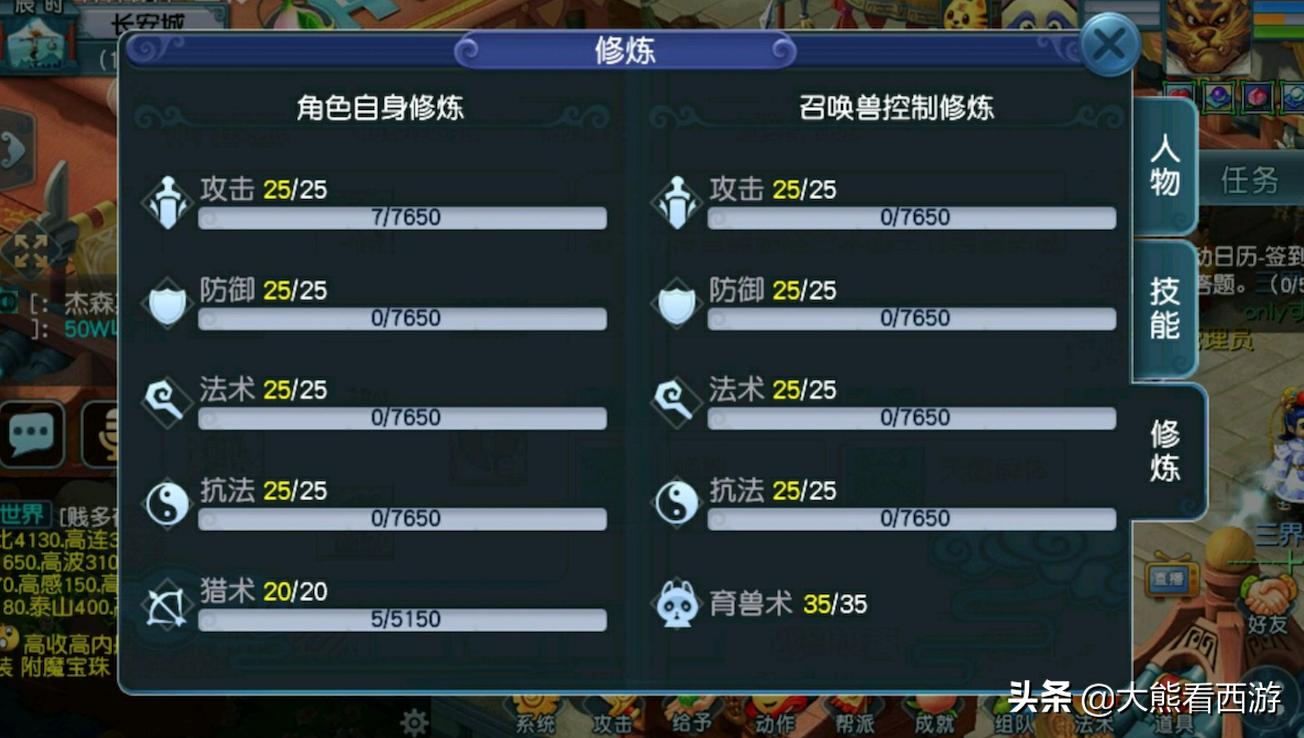Viewport: 1304px width, 738px height.
Task: Click the panda 育兽术 icon
Action: [x=675, y=604]
